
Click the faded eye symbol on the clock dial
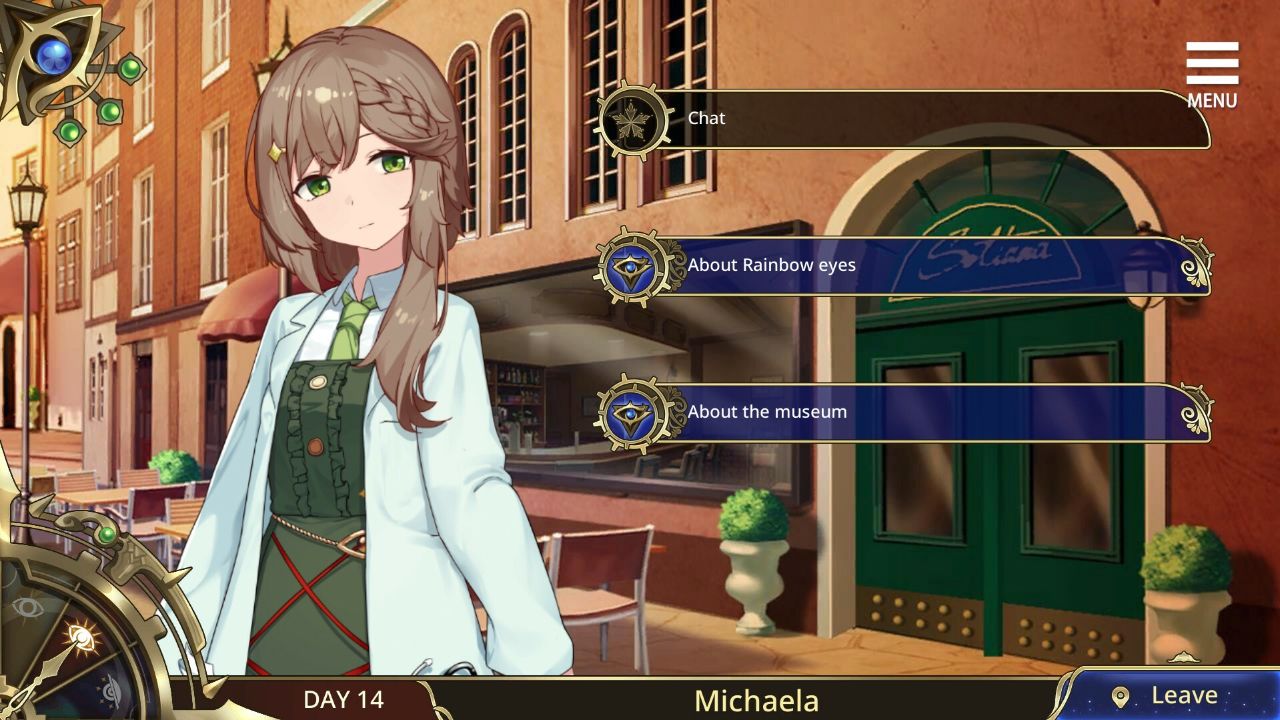[x=28, y=605]
